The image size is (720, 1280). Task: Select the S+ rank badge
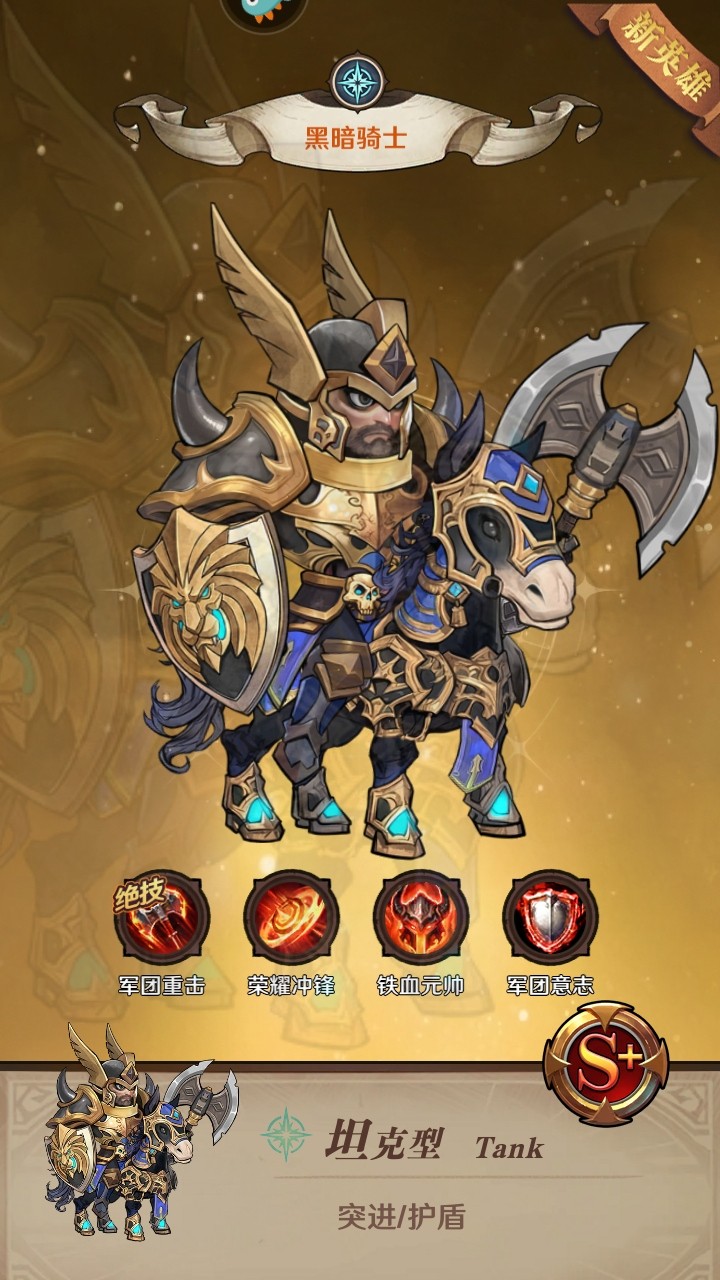[605, 1062]
